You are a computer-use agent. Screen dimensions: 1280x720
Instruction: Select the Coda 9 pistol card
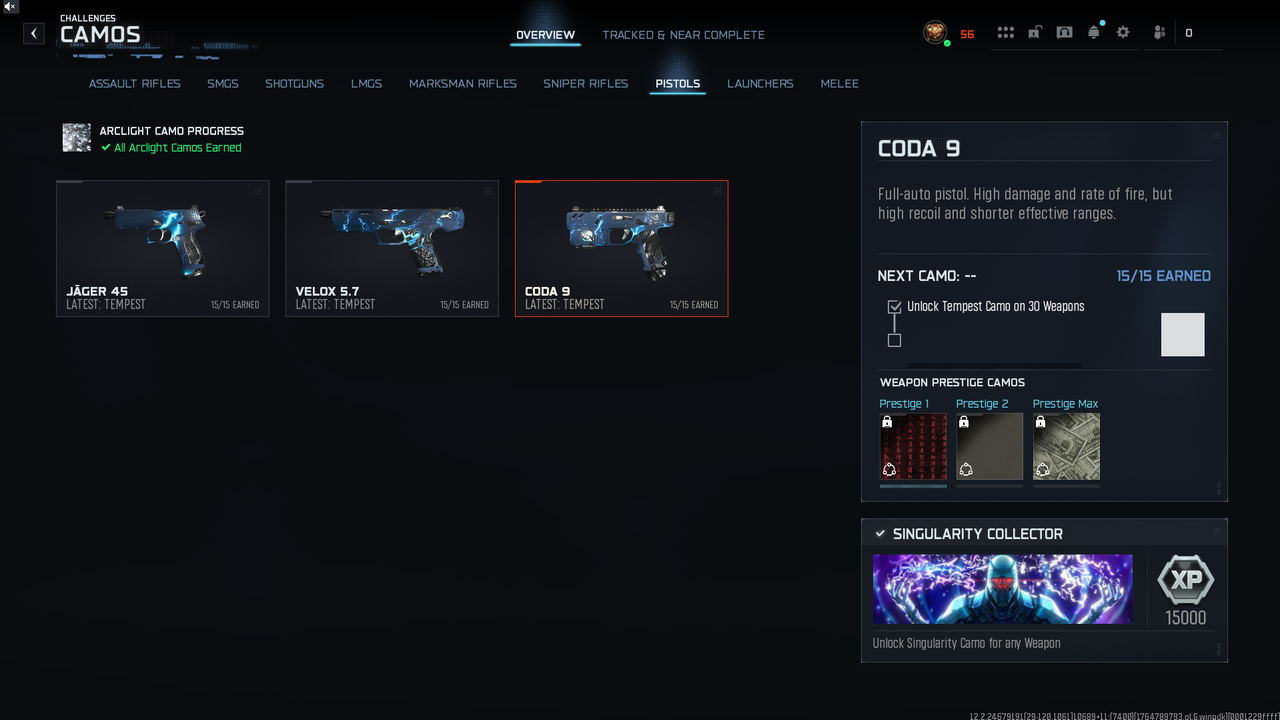621,248
